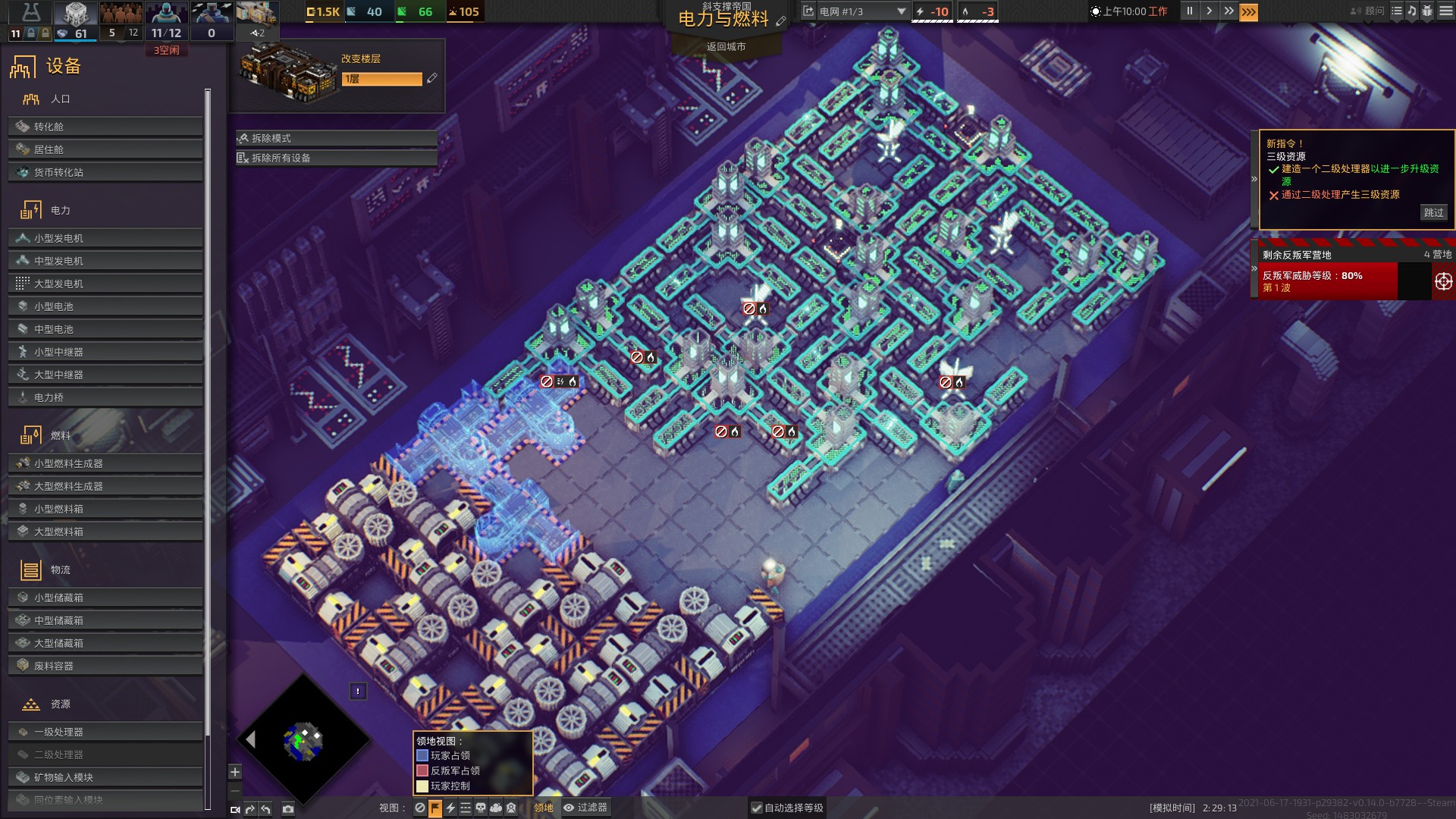Open the 过滤器 filter view
The width and height of the screenshot is (1456, 819).
(x=585, y=808)
